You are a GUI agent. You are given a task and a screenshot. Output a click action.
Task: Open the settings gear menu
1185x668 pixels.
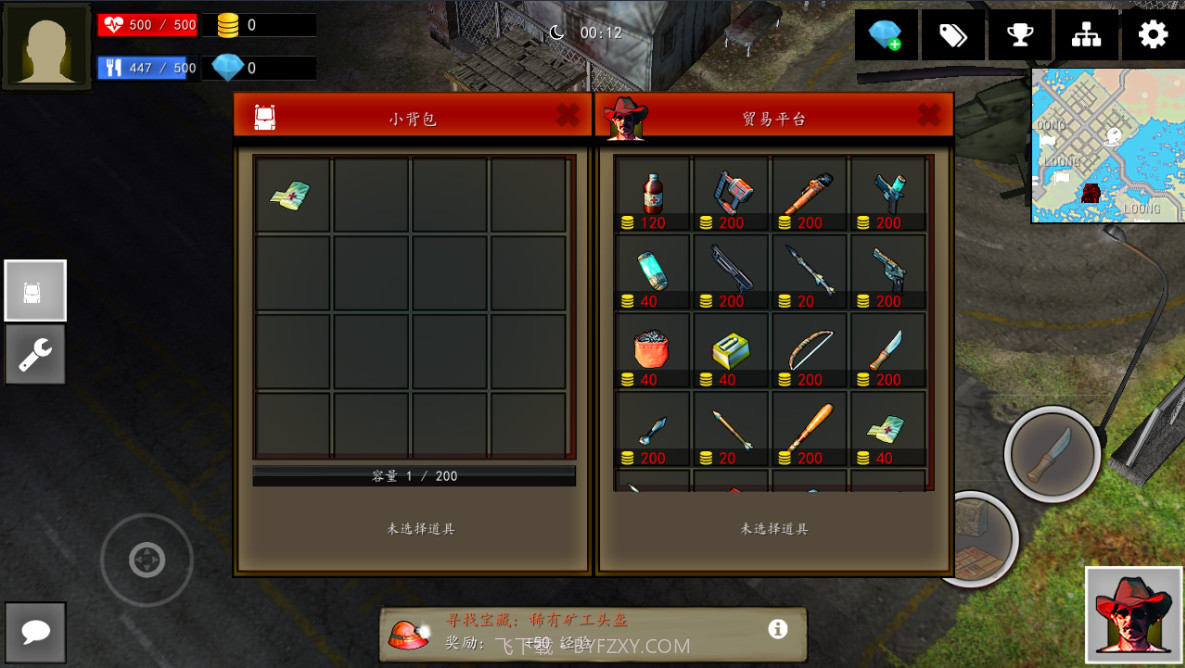[x=1152, y=35]
